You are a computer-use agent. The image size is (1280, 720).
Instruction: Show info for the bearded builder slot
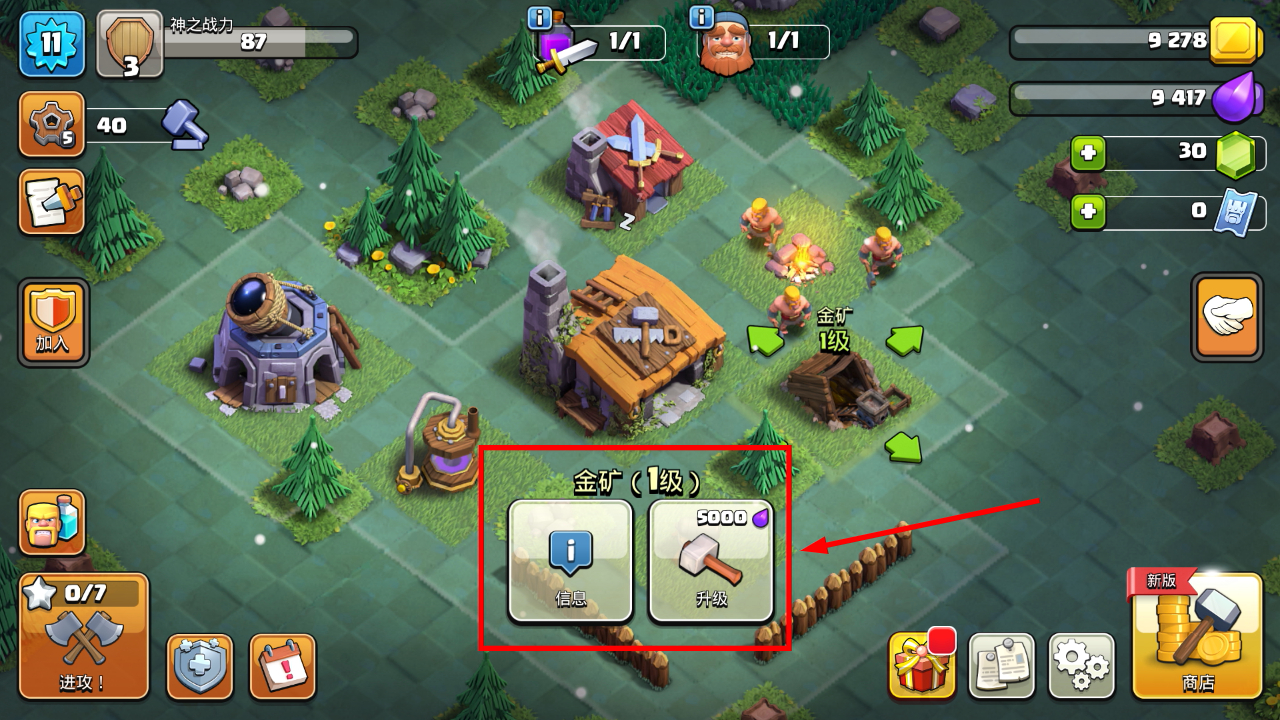point(702,17)
